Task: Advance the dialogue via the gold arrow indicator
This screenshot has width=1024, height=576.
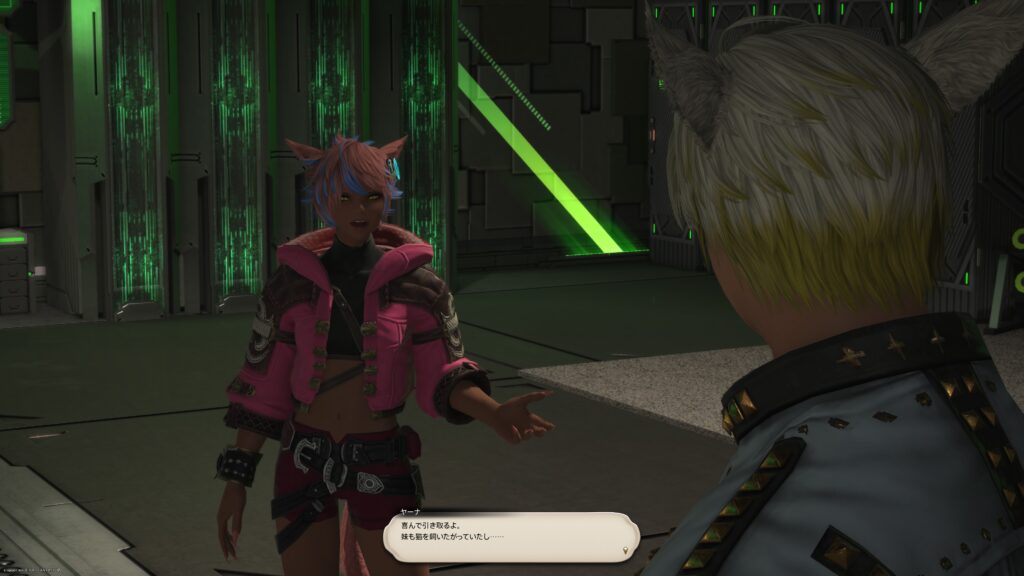Action: pyautogui.click(x=626, y=550)
